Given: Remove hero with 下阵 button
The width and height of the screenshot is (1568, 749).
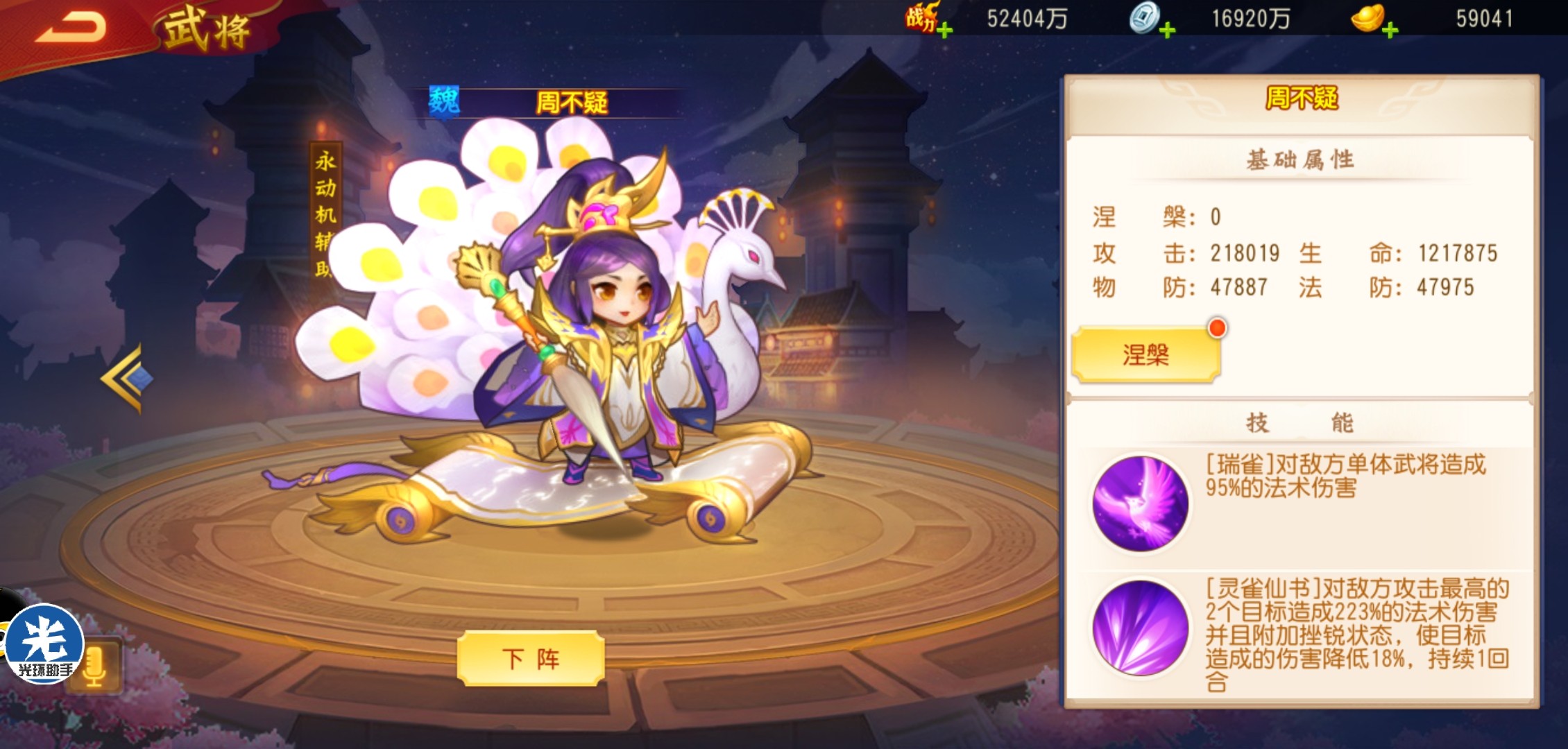Looking at the screenshot, I should [x=530, y=658].
